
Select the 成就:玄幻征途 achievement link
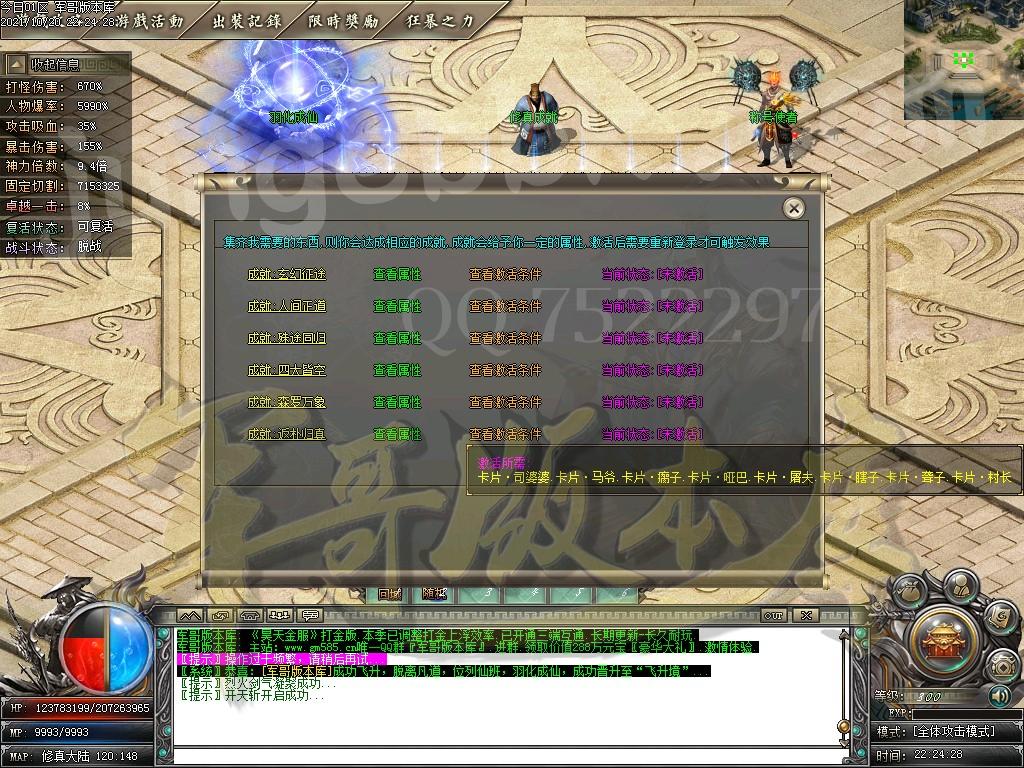287,274
